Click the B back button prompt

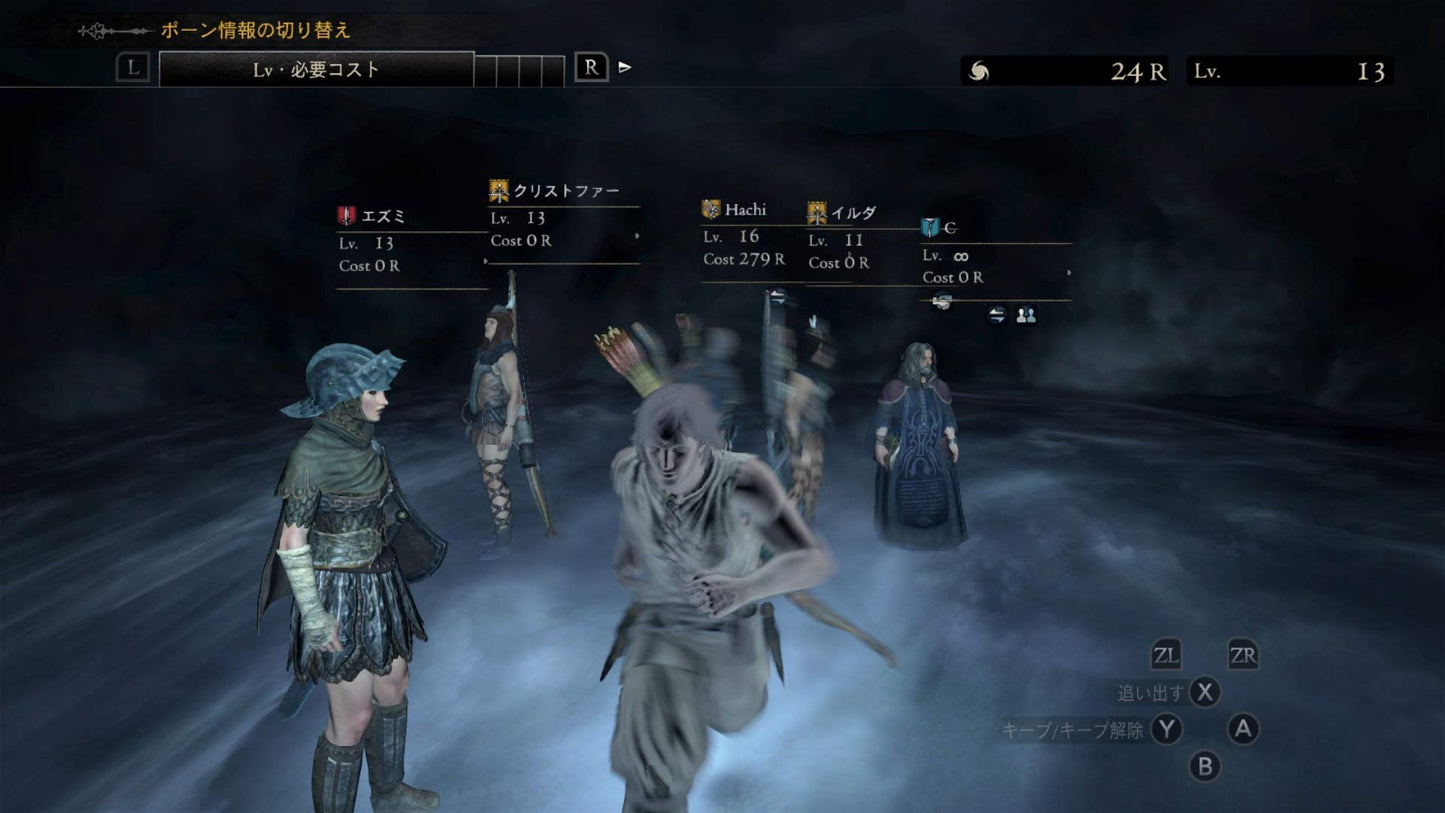(1204, 768)
